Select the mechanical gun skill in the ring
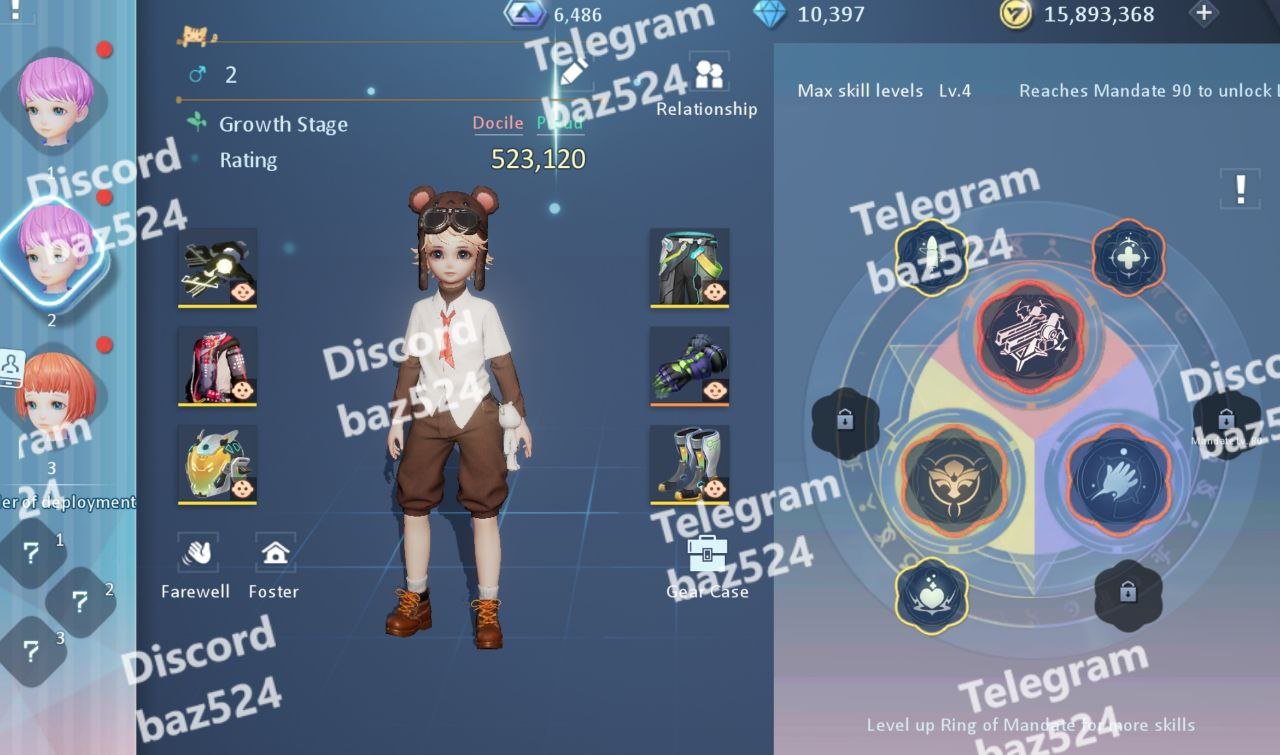Viewport: 1280px width, 755px height. [1030, 333]
